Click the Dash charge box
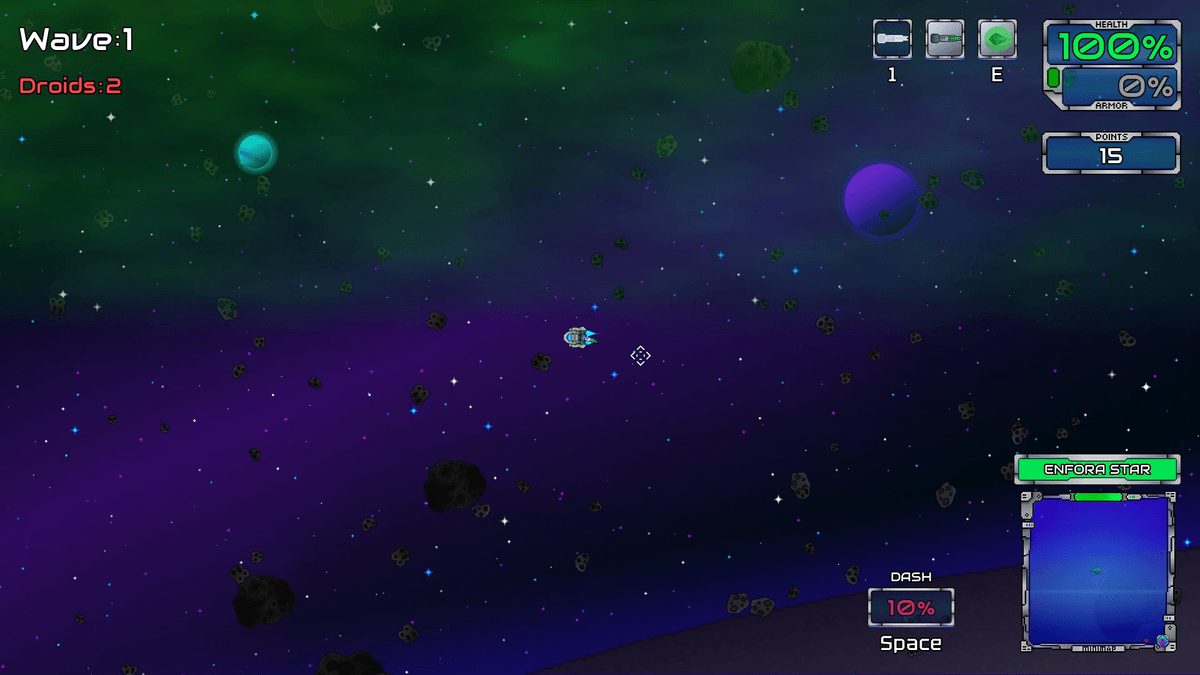Screen dimensions: 1200x675 click(x=911, y=607)
